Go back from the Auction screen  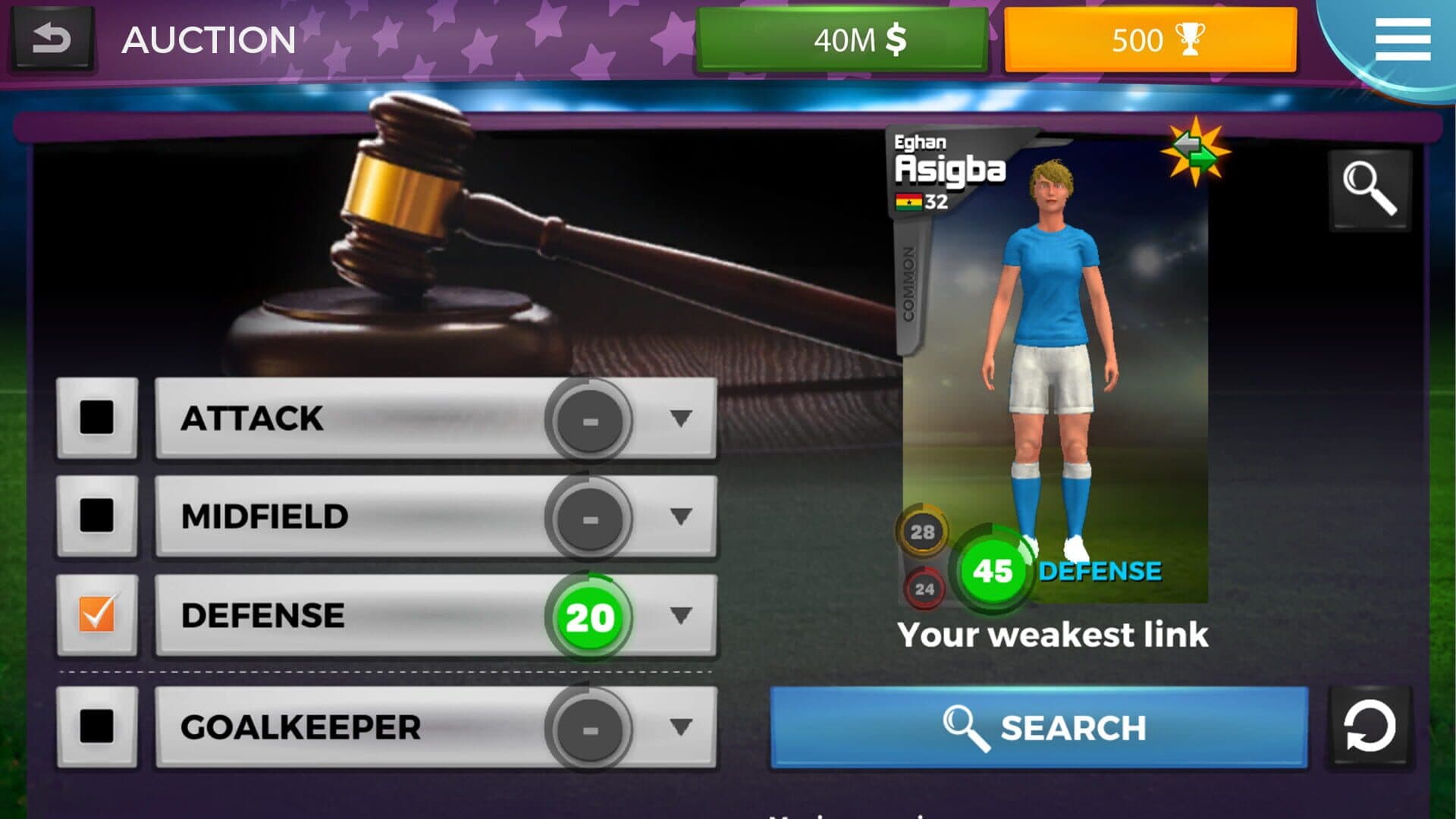pyautogui.click(x=52, y=39)
